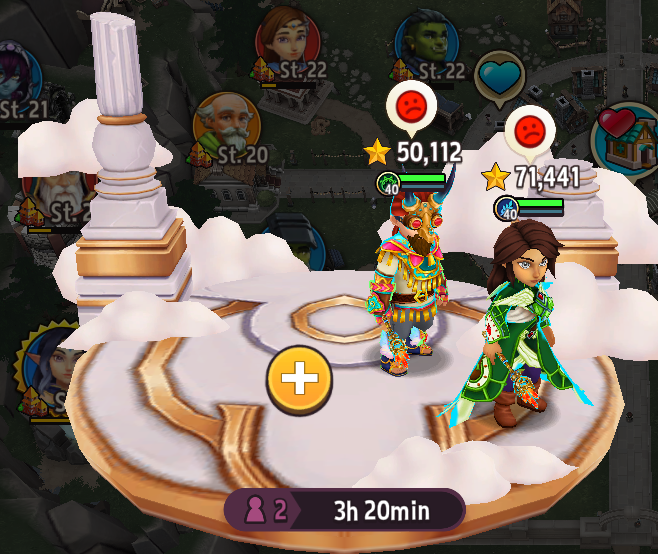Click the red sad face above the 50,112 hero
658x554 pixels.
point(410,105)
